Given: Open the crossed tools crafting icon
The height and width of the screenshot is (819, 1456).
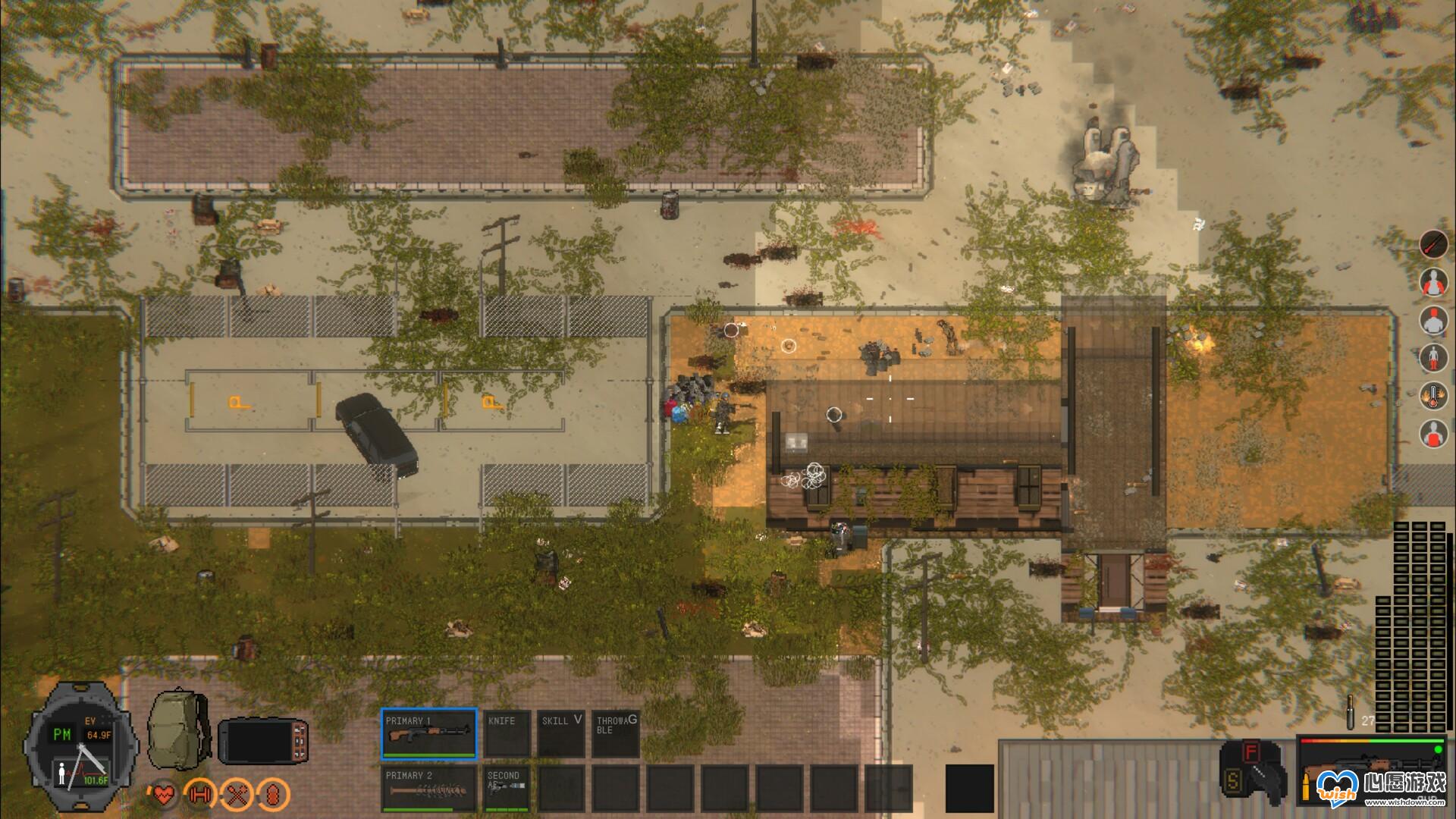Looking at the screenshot, I should 236,795.
